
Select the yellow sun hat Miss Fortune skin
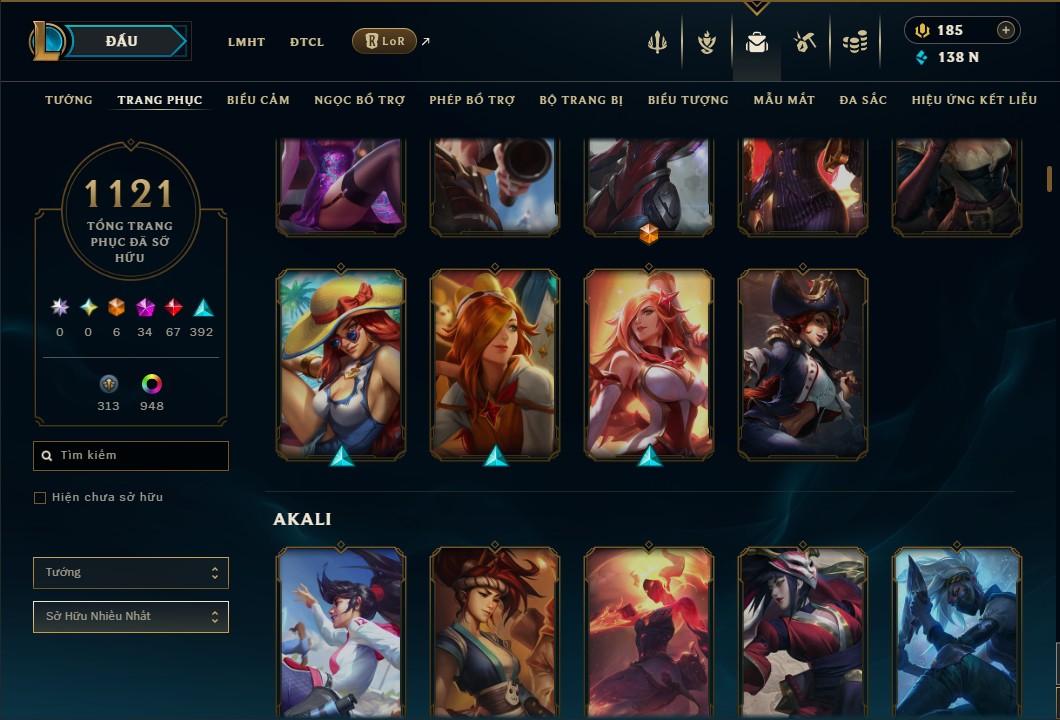[341, 364]
